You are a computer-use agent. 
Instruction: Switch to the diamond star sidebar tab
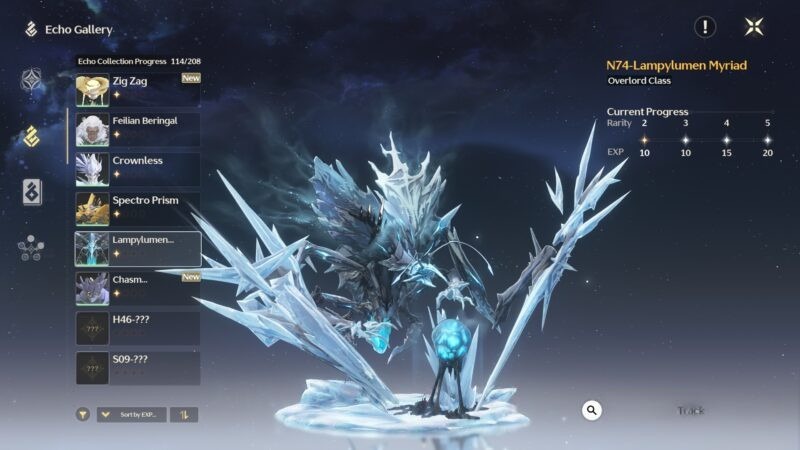tap(31, 80)
